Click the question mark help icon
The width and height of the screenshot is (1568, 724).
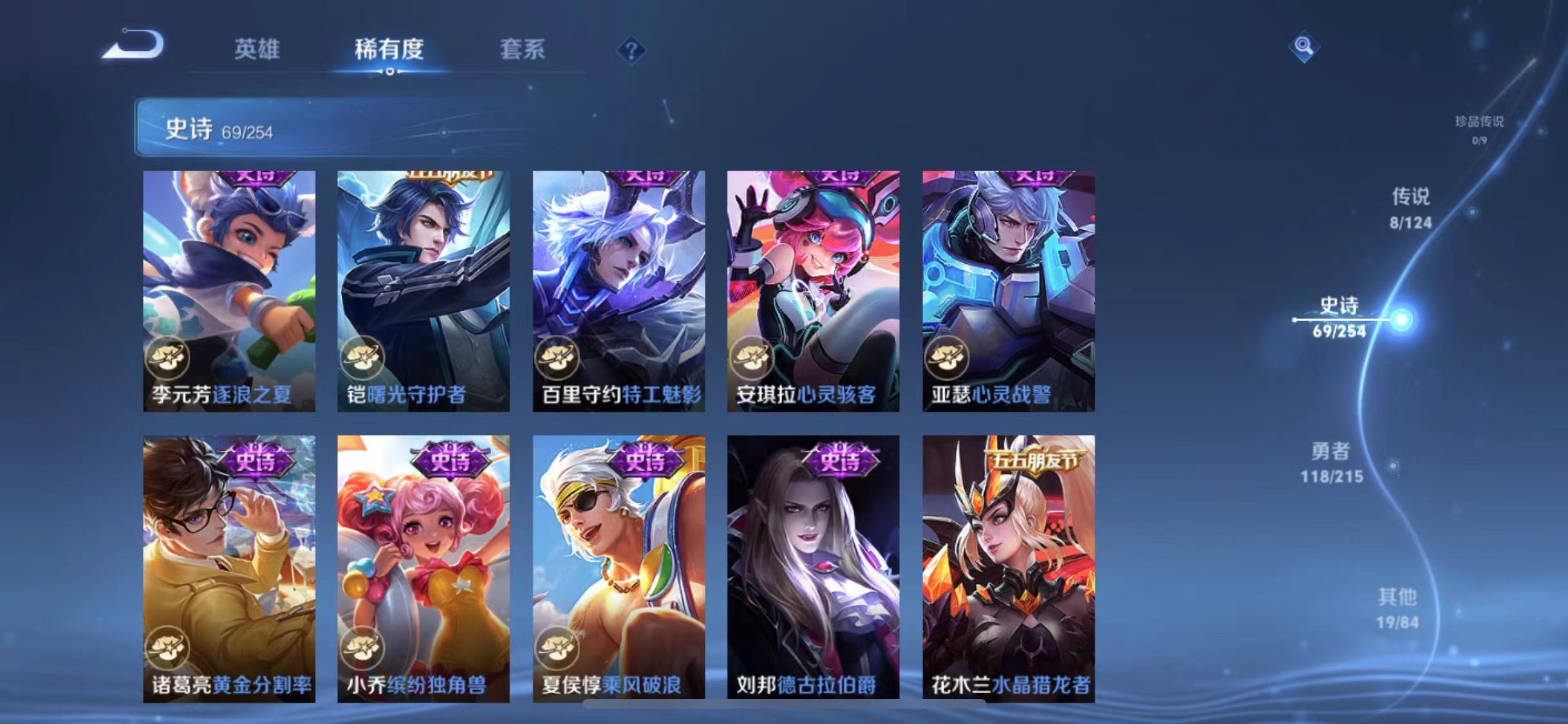pyautogui.click(x=633, y=50)
